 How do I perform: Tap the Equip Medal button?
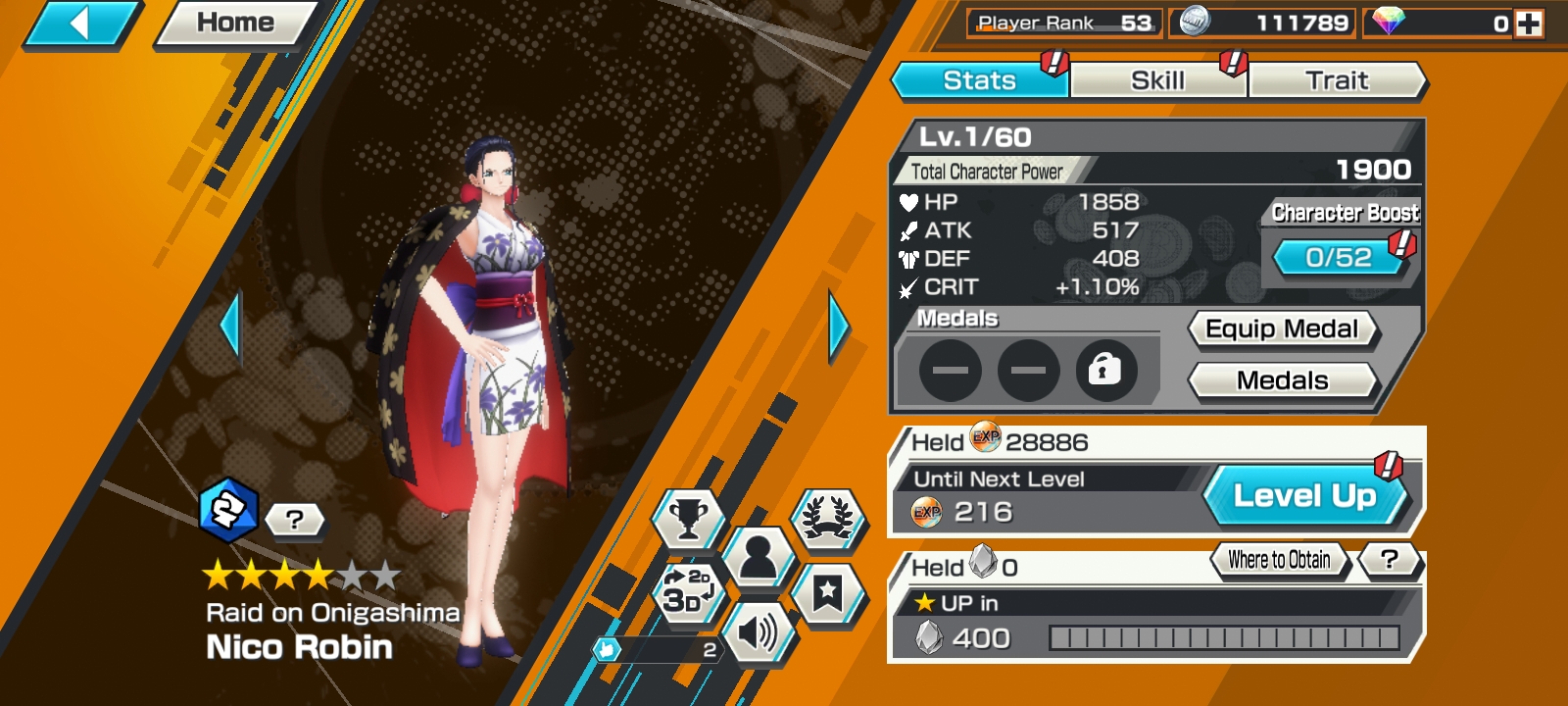pyautogui.click(x=1282, y=329)
